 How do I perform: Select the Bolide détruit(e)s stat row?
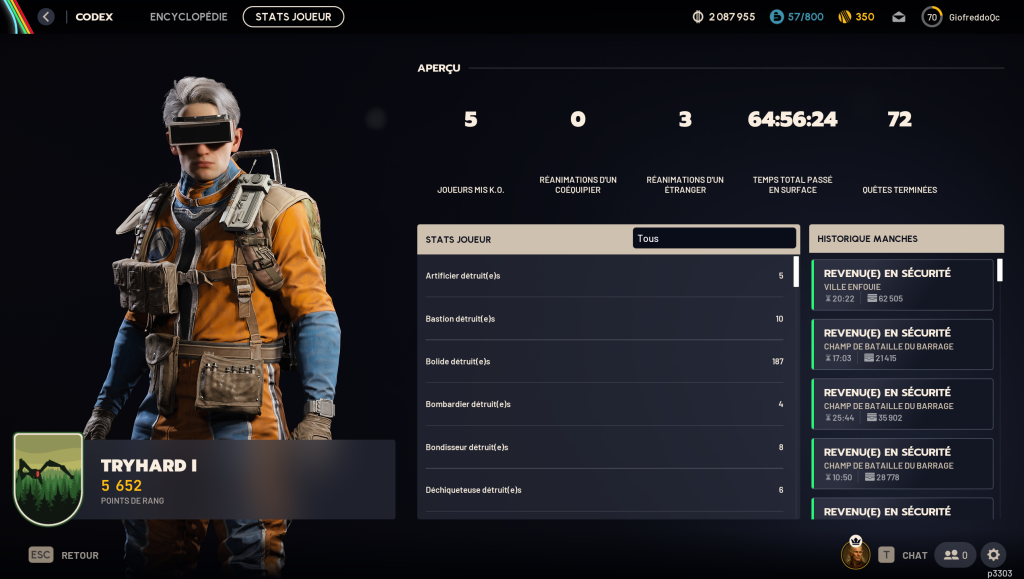pyautogui.click(x=604, y=361)
